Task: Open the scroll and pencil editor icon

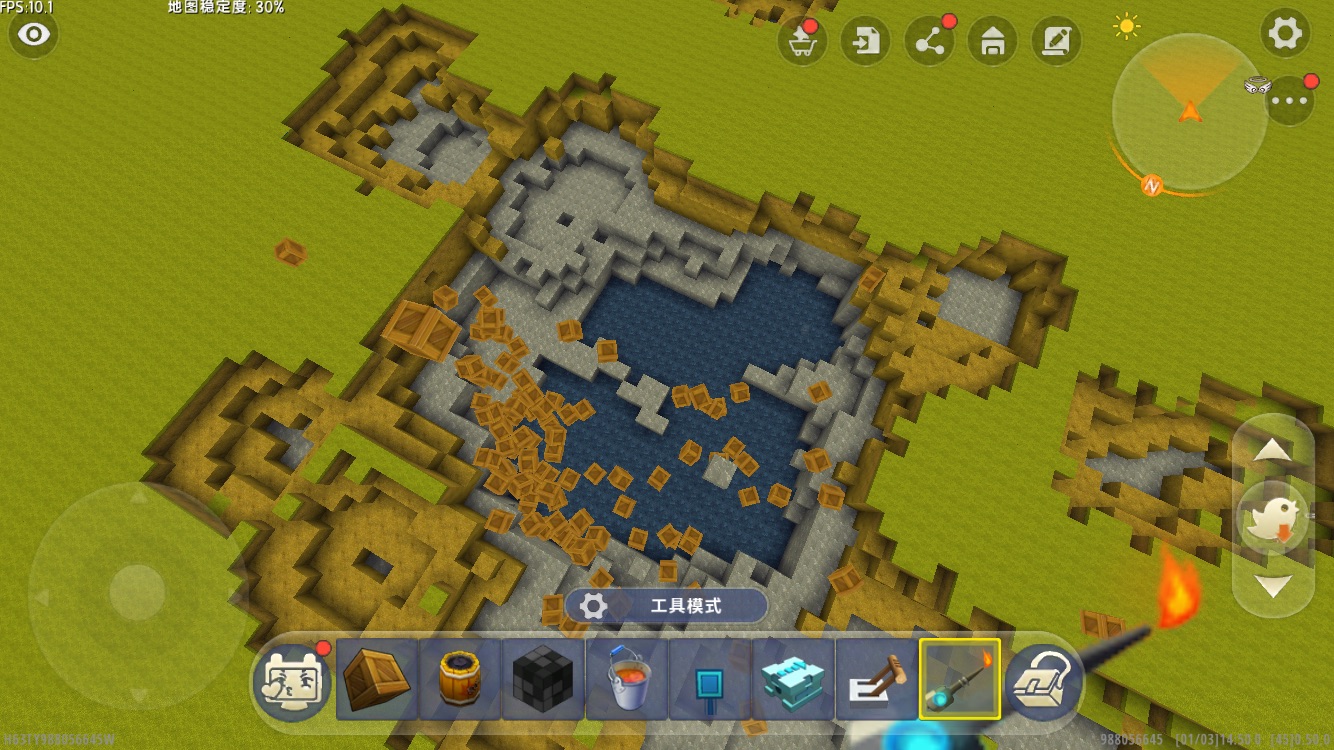Action: point(1056,41)
